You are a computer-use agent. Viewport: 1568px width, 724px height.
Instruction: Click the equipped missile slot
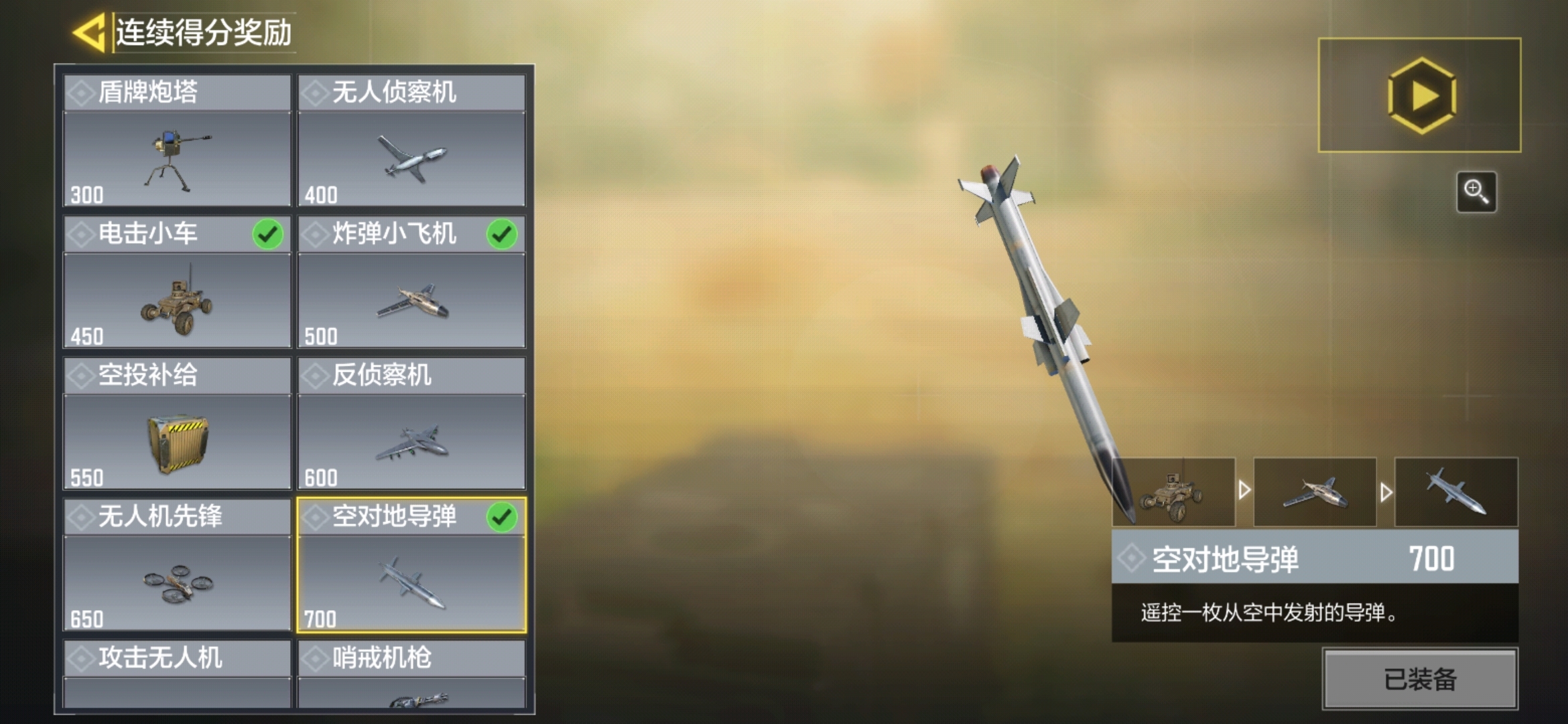(x=1456, y=493)
